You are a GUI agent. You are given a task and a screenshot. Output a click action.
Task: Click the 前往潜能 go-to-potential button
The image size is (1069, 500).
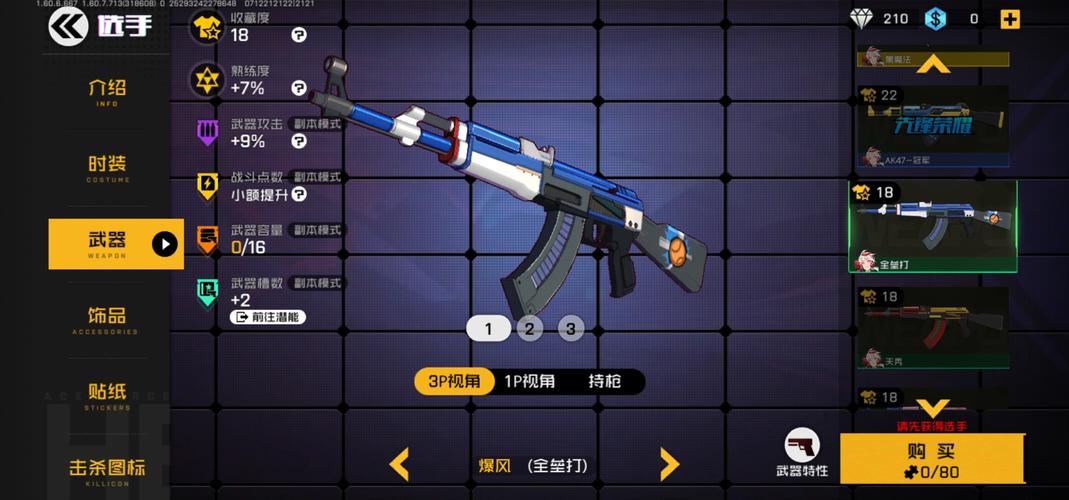tap(268, 317)
